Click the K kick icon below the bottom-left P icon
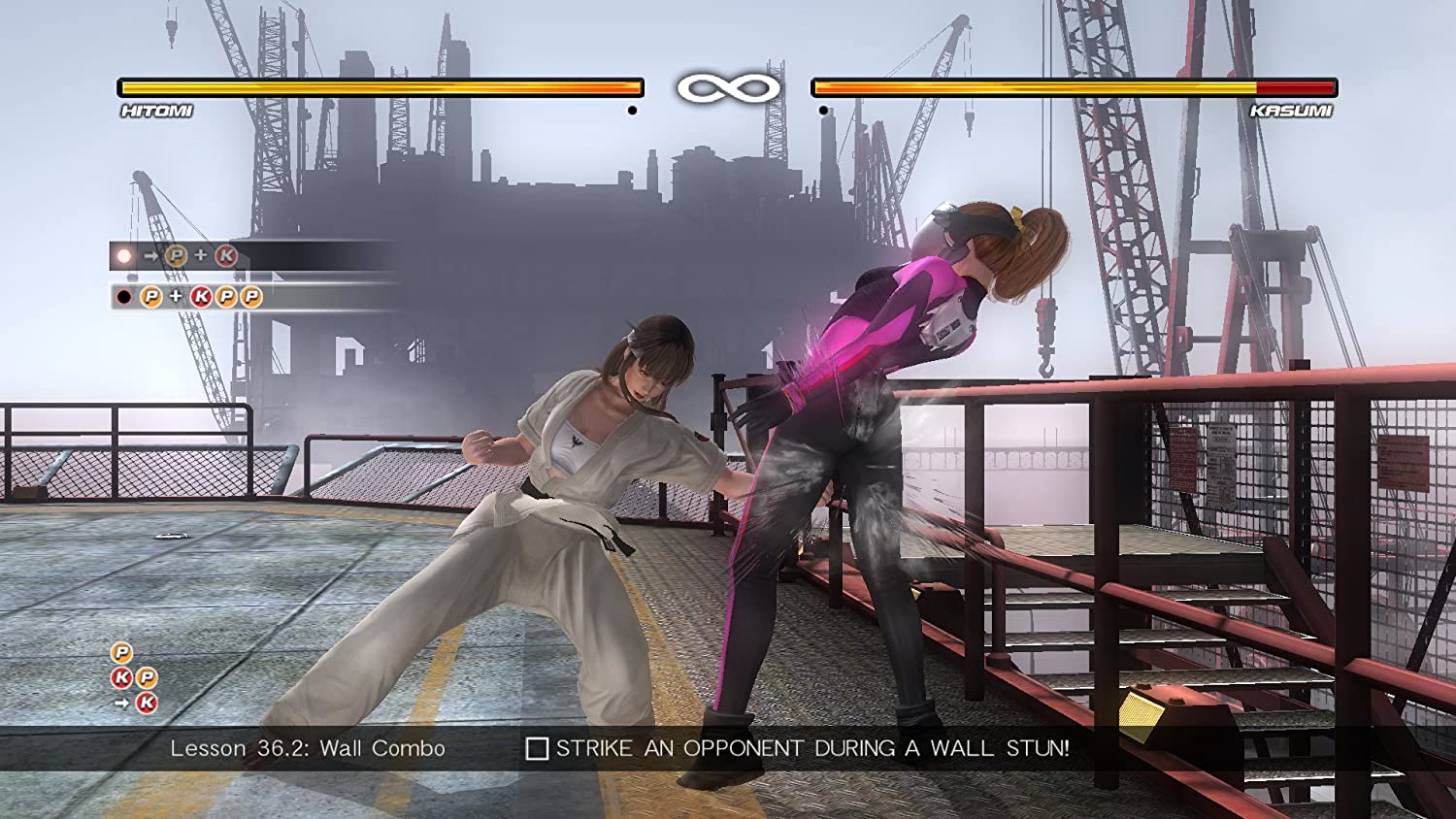The height and width of the screenshot is (819, 1456). (x=121, y=676)
